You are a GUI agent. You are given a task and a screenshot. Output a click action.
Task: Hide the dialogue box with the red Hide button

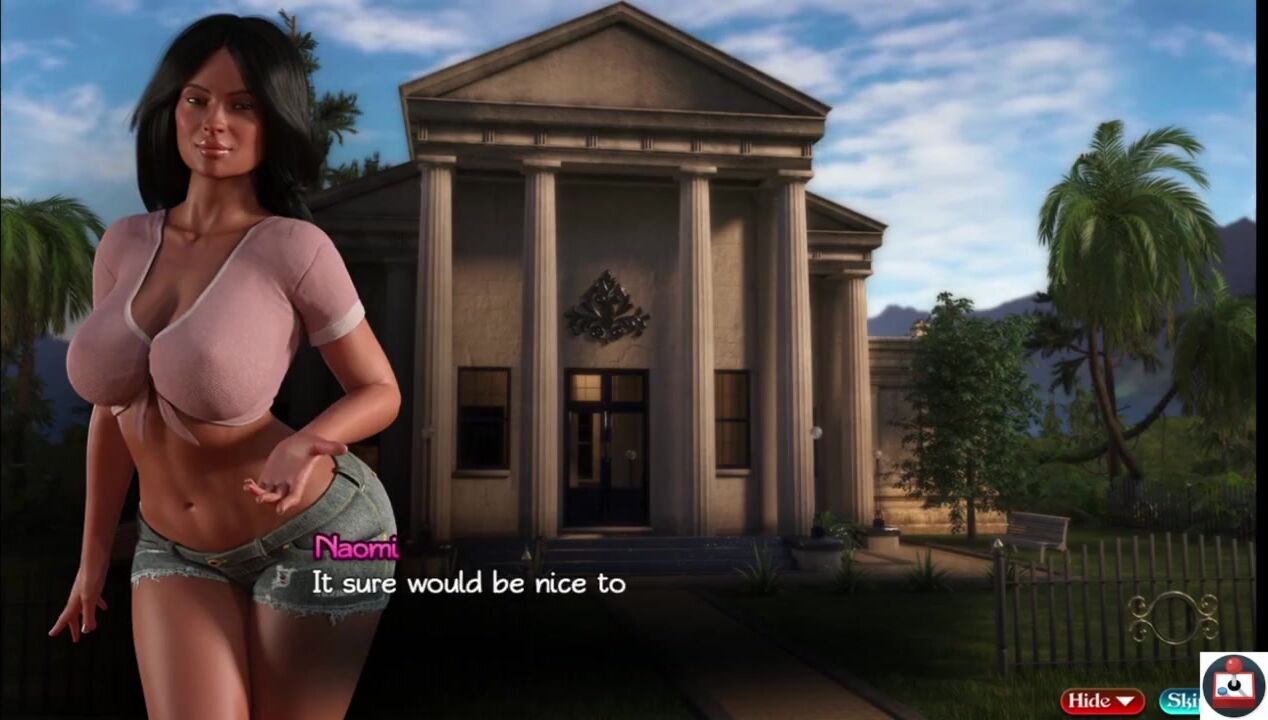coord(1102,701)
